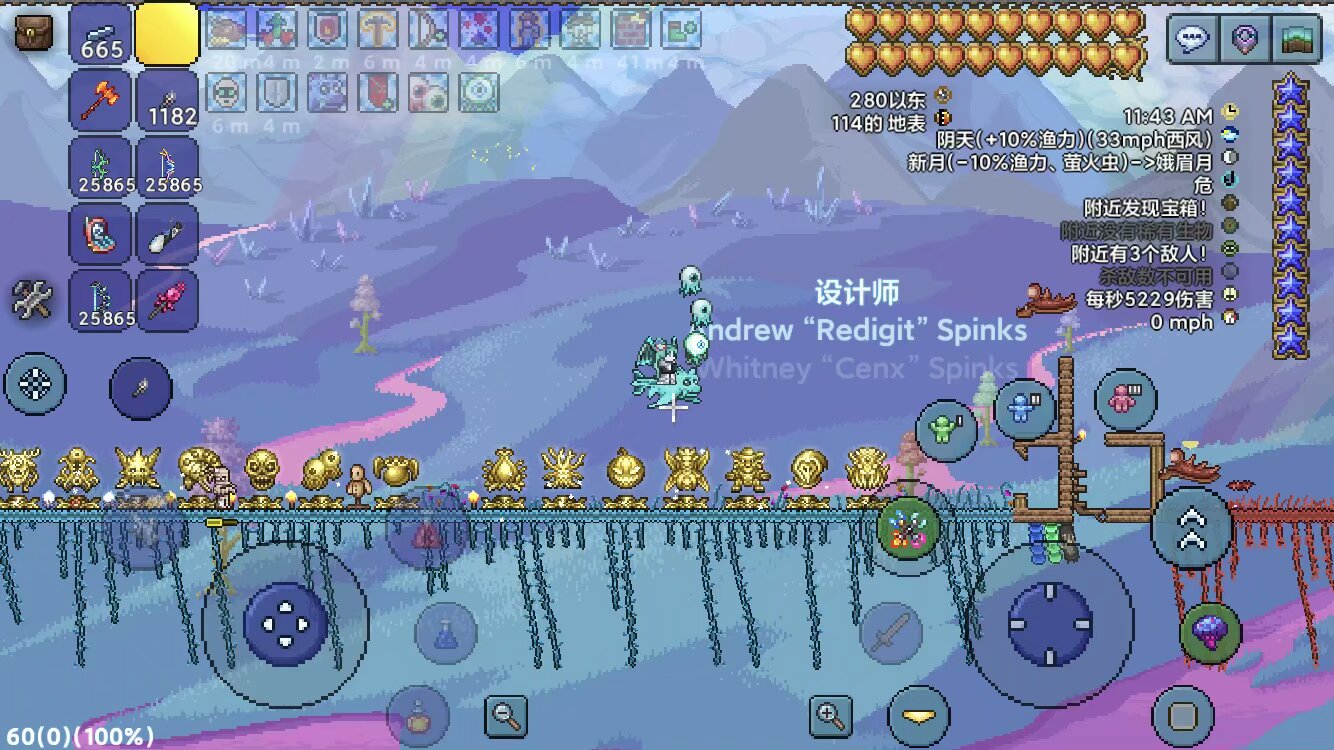This screenshot has width=1334, height=750.
Task: Use the blue mana potion quick button
Action: (x=446, y=632)
